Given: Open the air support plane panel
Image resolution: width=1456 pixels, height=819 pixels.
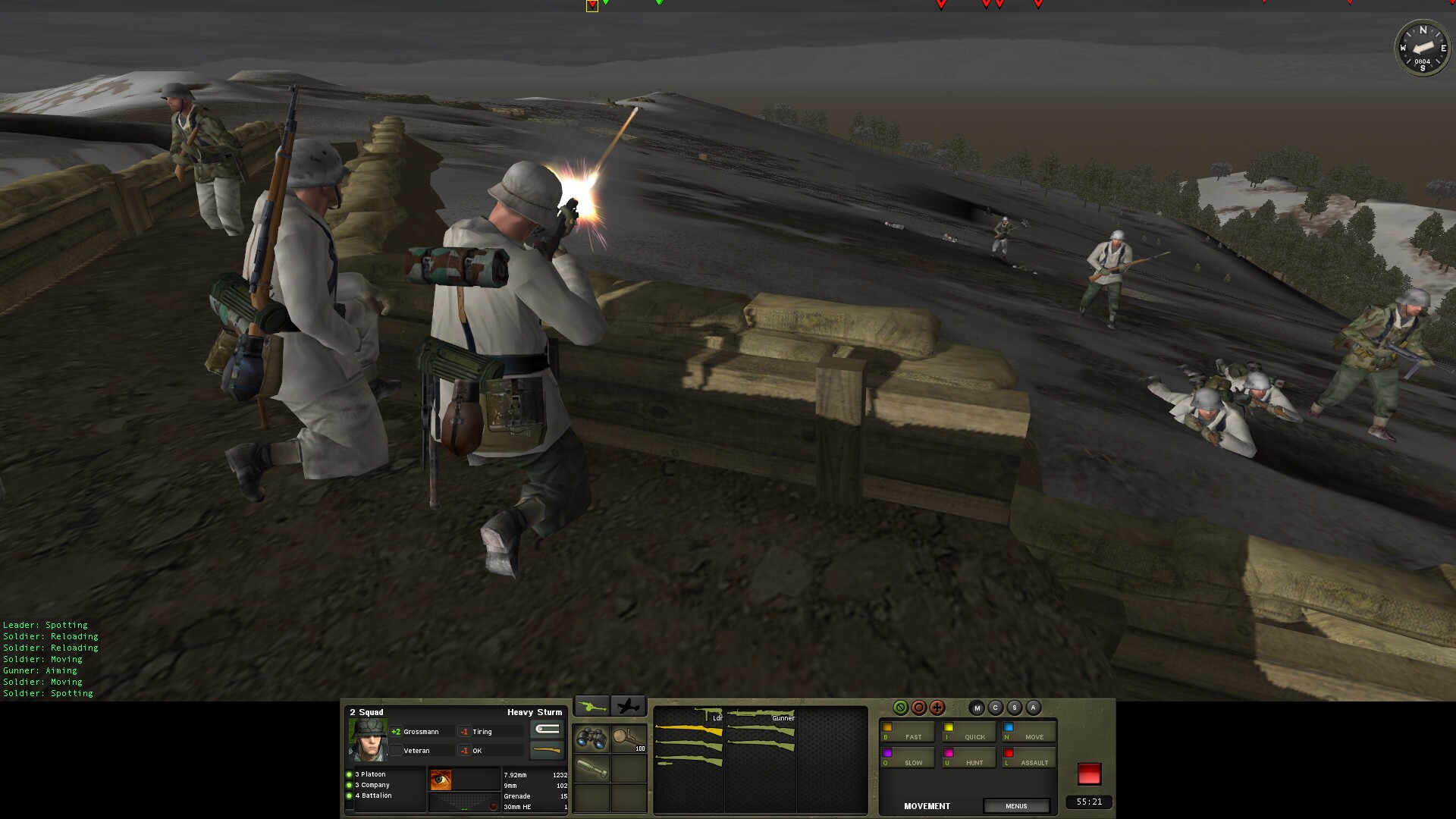Looking at the screenshot, I should click(628, 707).
